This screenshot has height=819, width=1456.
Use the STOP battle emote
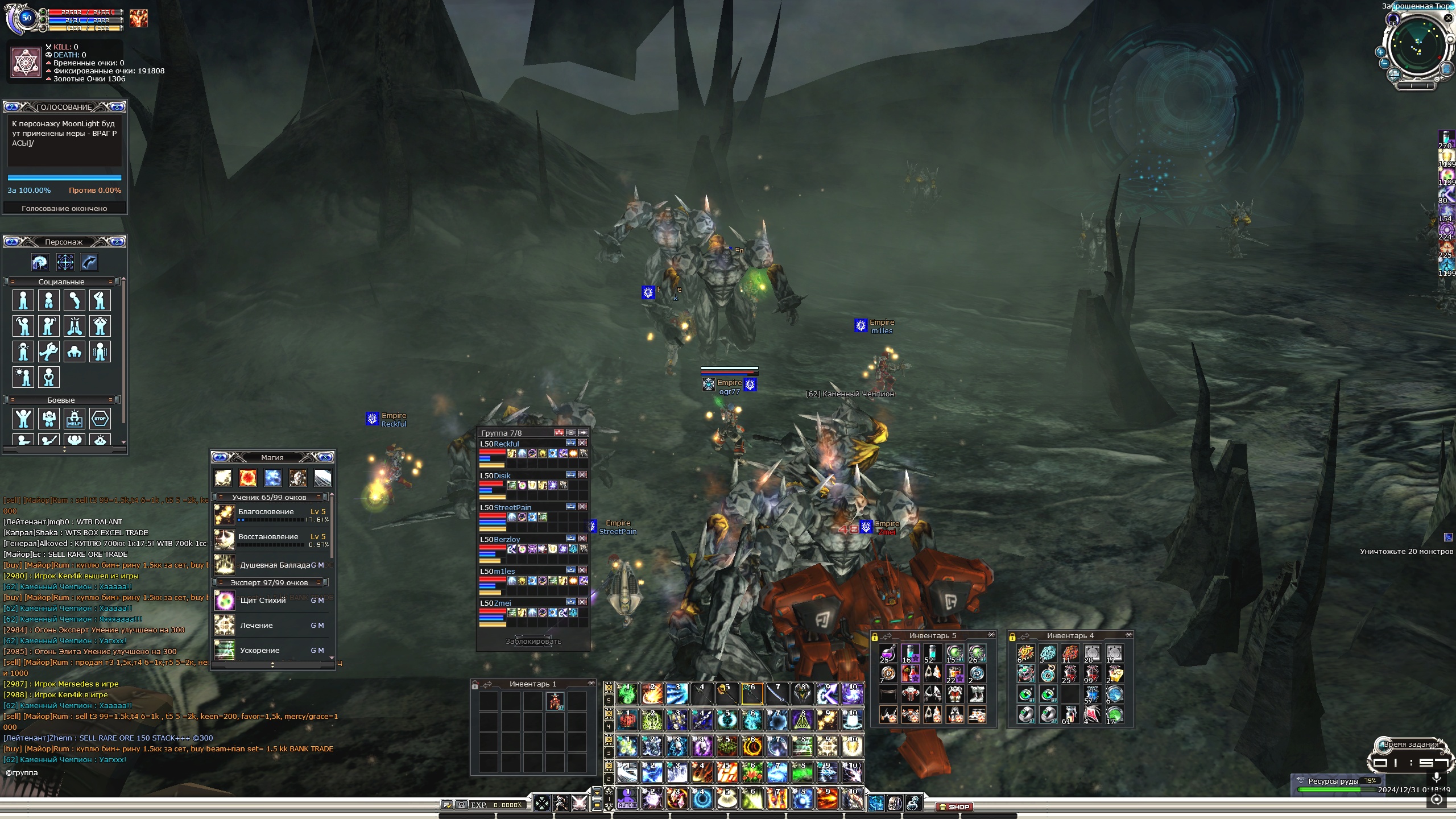coord(100,419)
